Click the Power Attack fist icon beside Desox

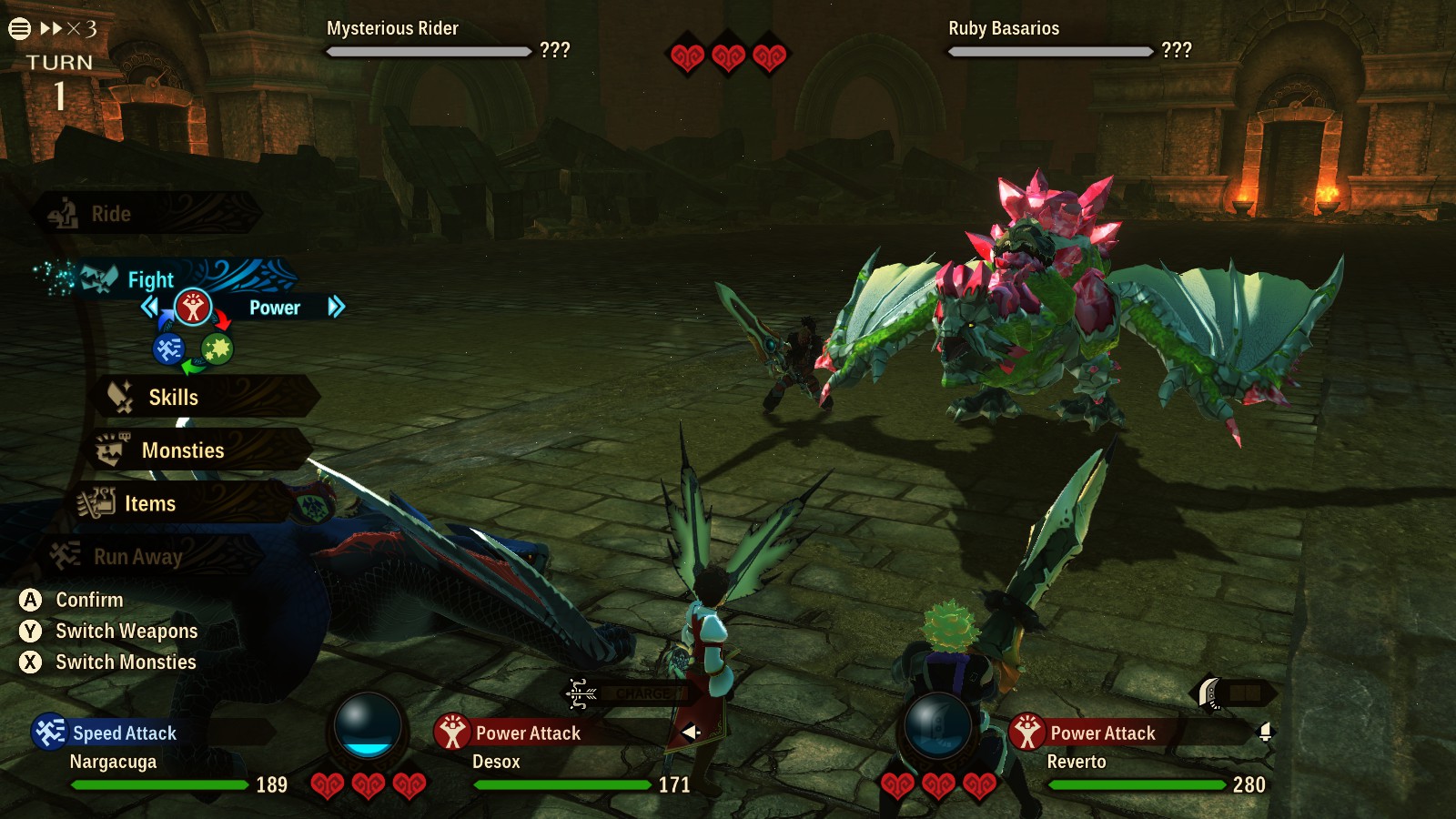click(x=453, y=733)
